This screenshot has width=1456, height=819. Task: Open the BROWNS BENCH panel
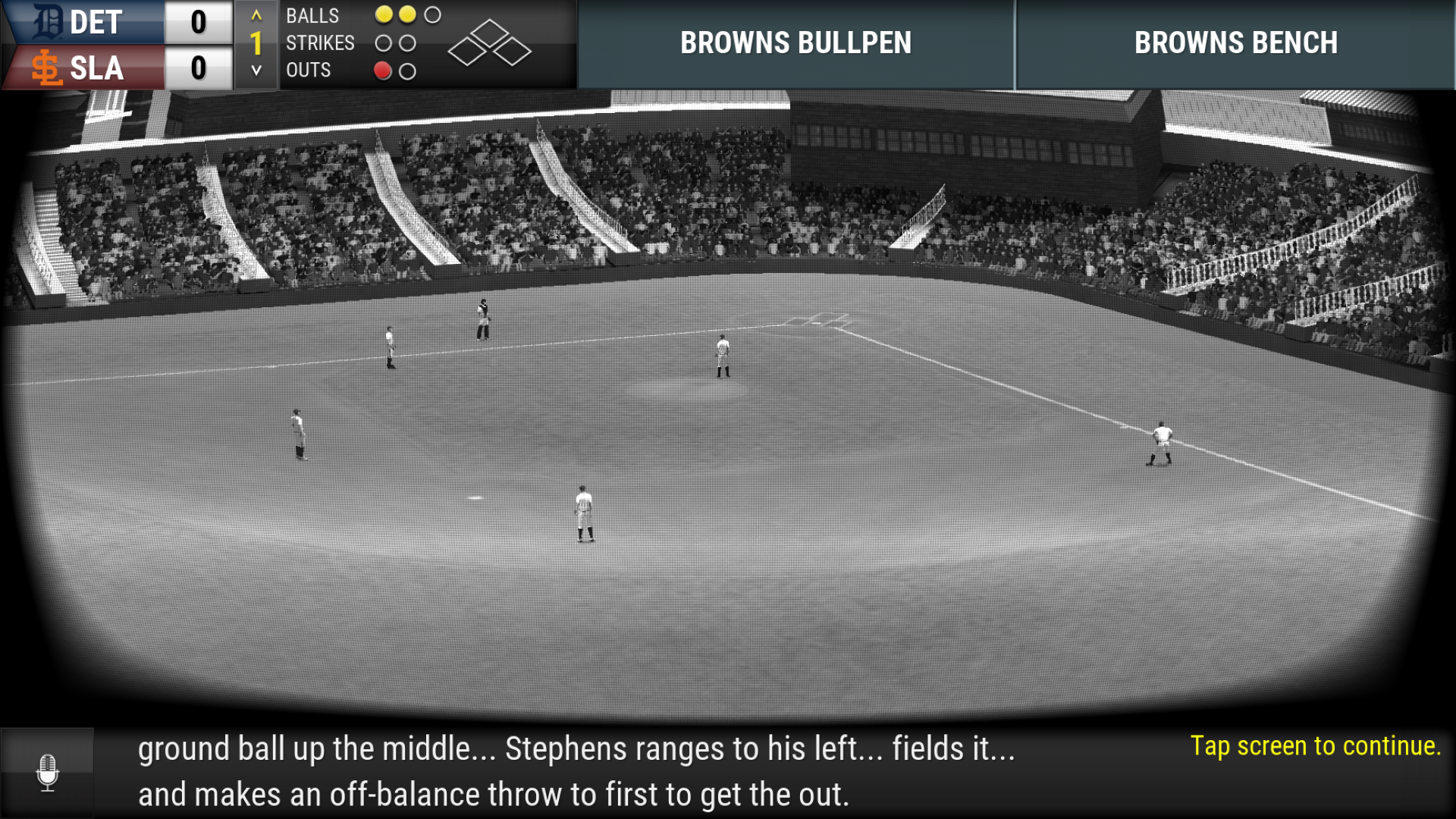1235,43
